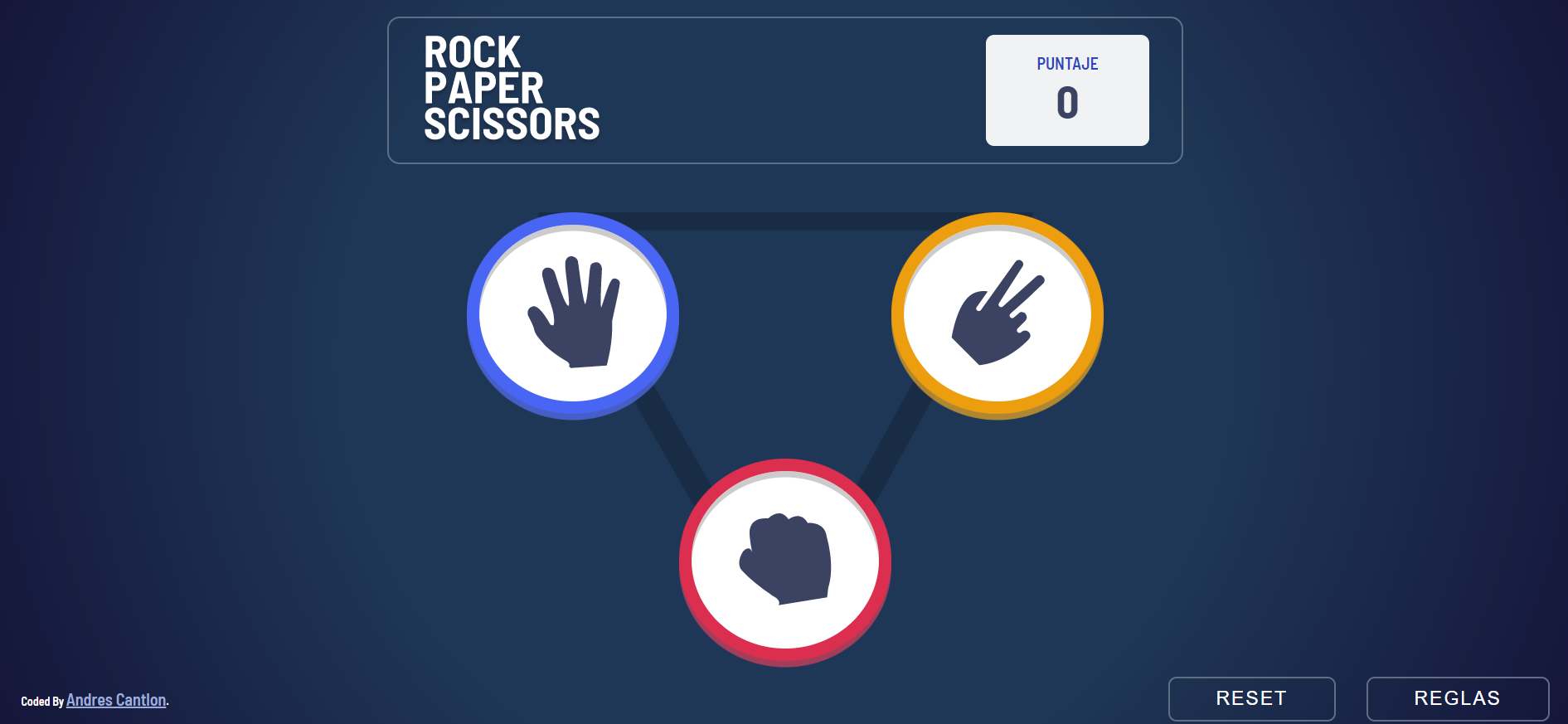Select the red rock fist
The width and height of the screenshot is (1568, 724).
coord(784,561)
